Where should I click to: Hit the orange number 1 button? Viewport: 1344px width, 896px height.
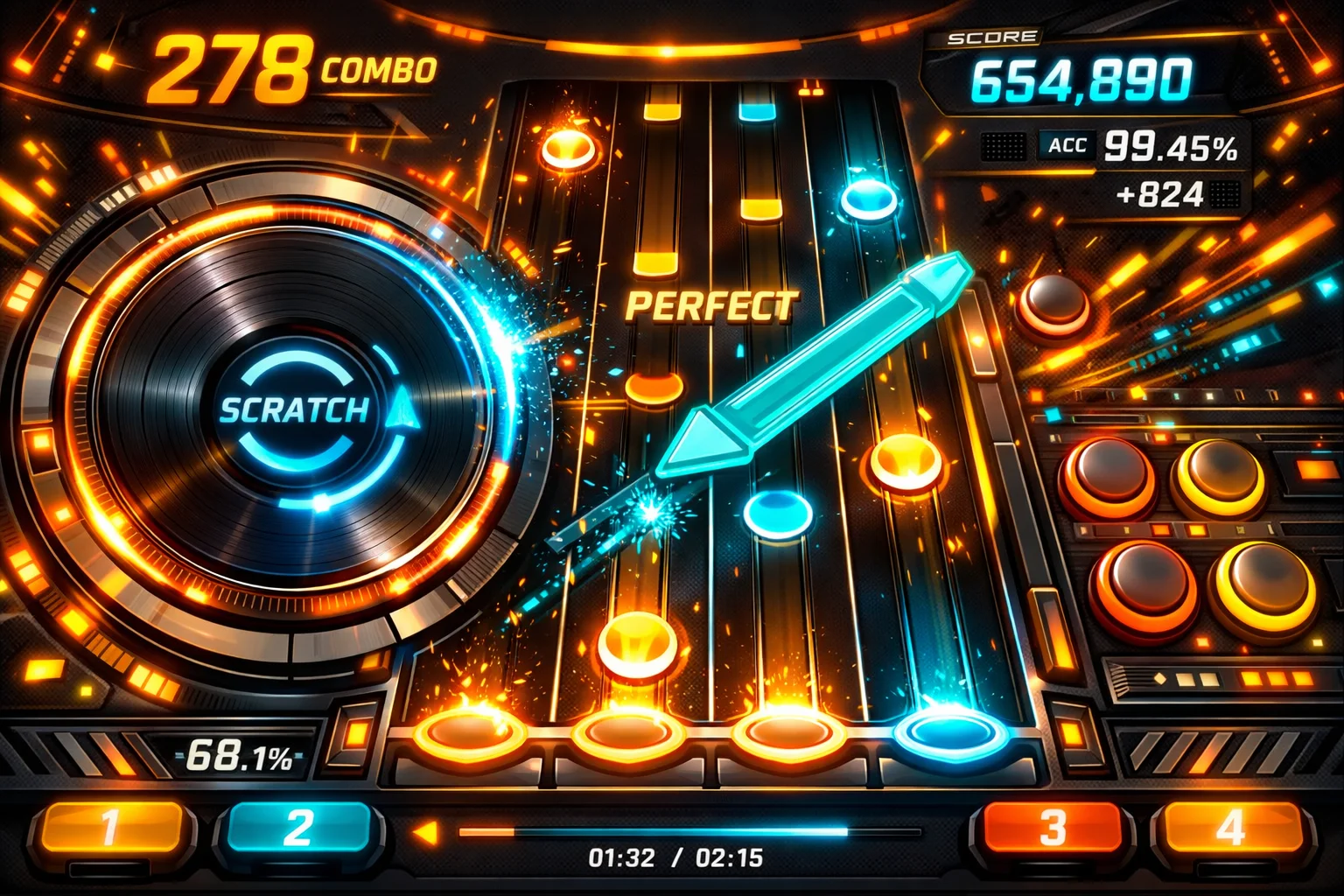click(x=110, y=828)
